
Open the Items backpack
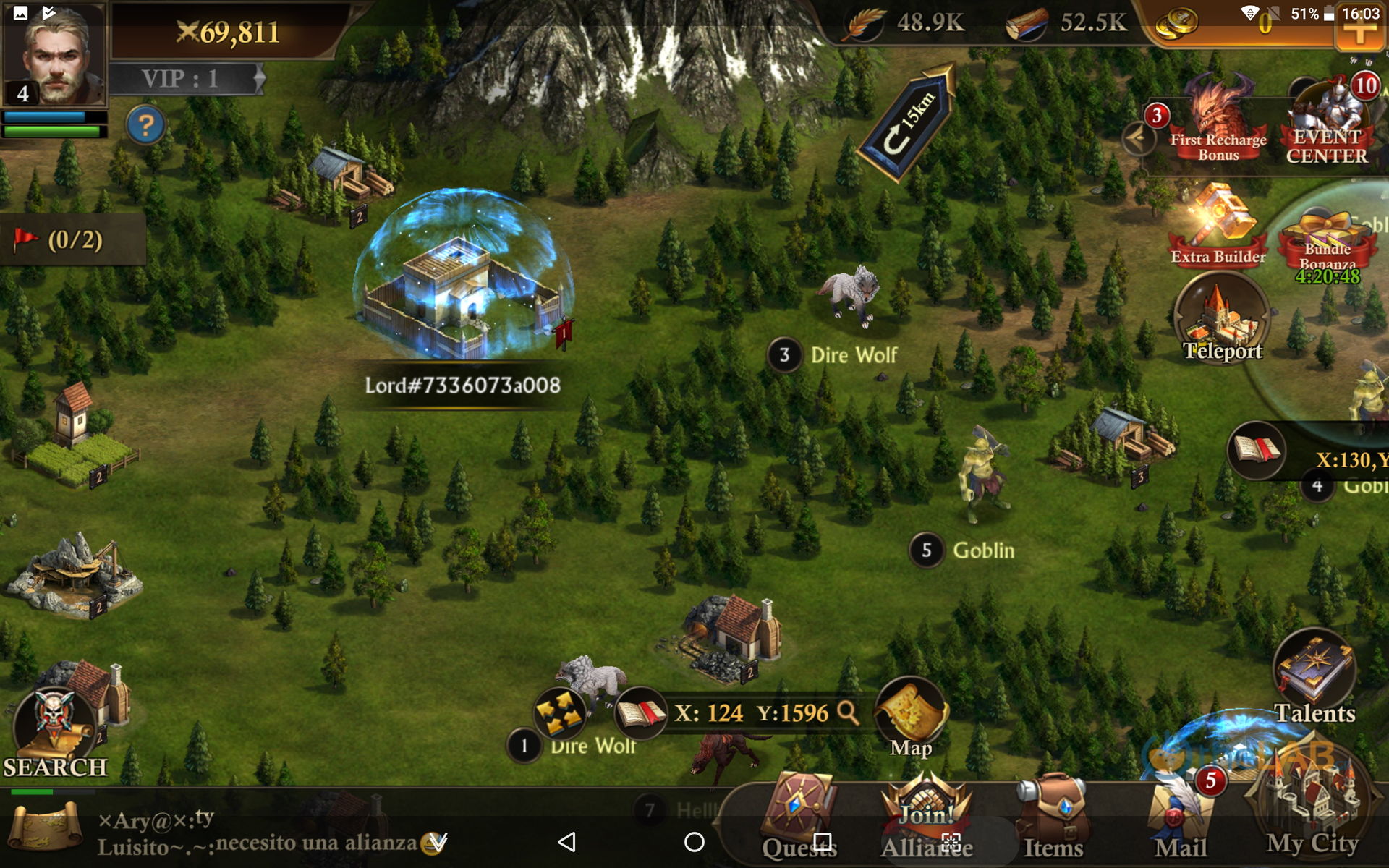(1053, 817)
